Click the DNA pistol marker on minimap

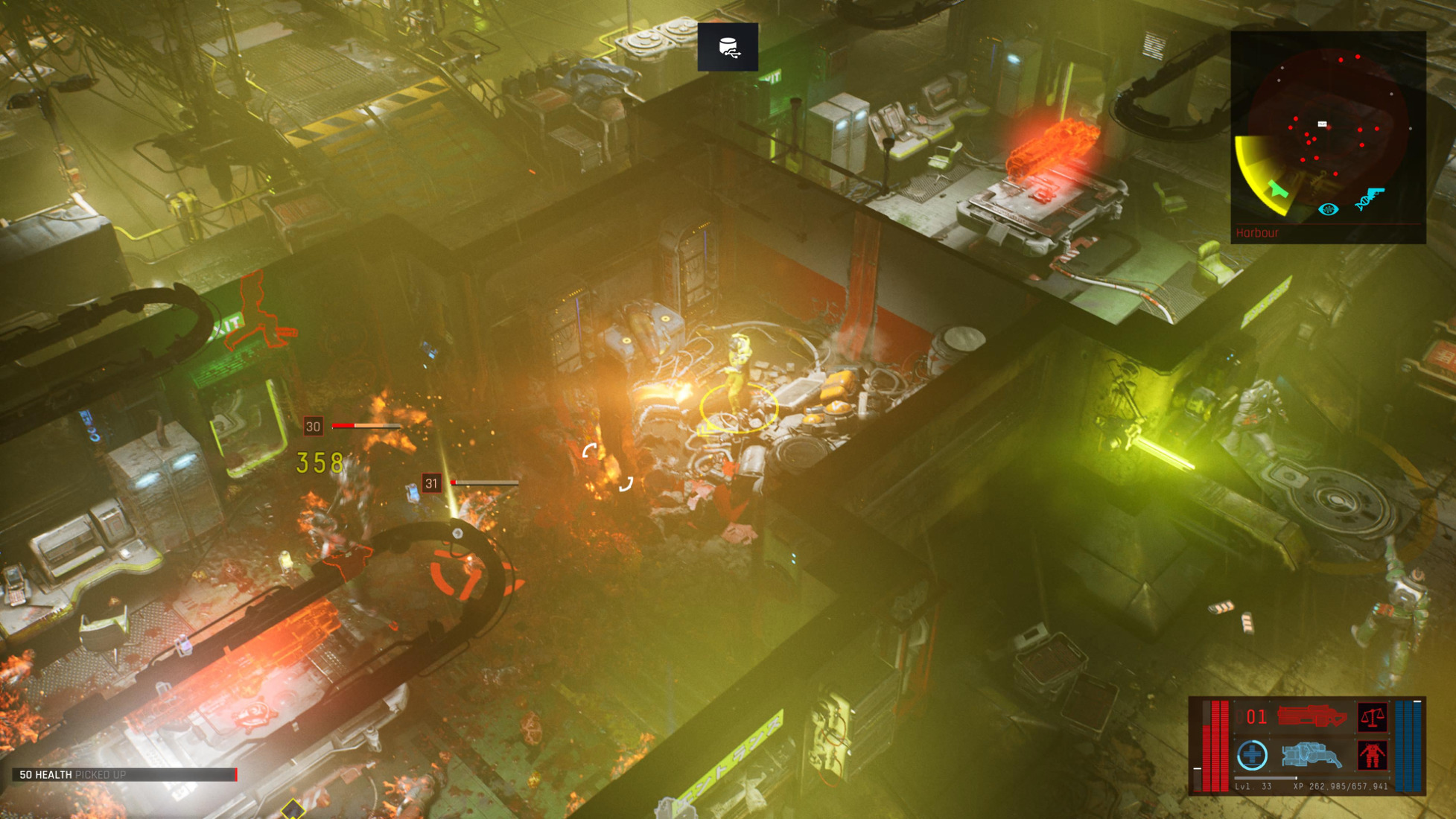pos(1369,199)
